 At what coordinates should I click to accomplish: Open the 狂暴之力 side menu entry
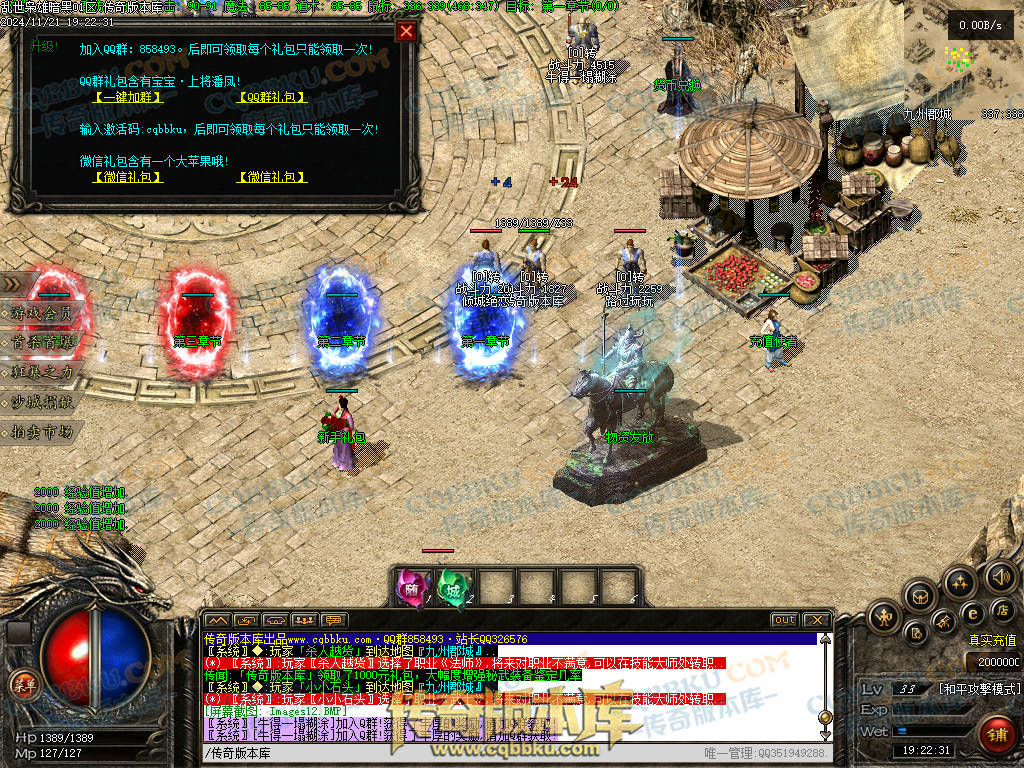pos(42,372)
